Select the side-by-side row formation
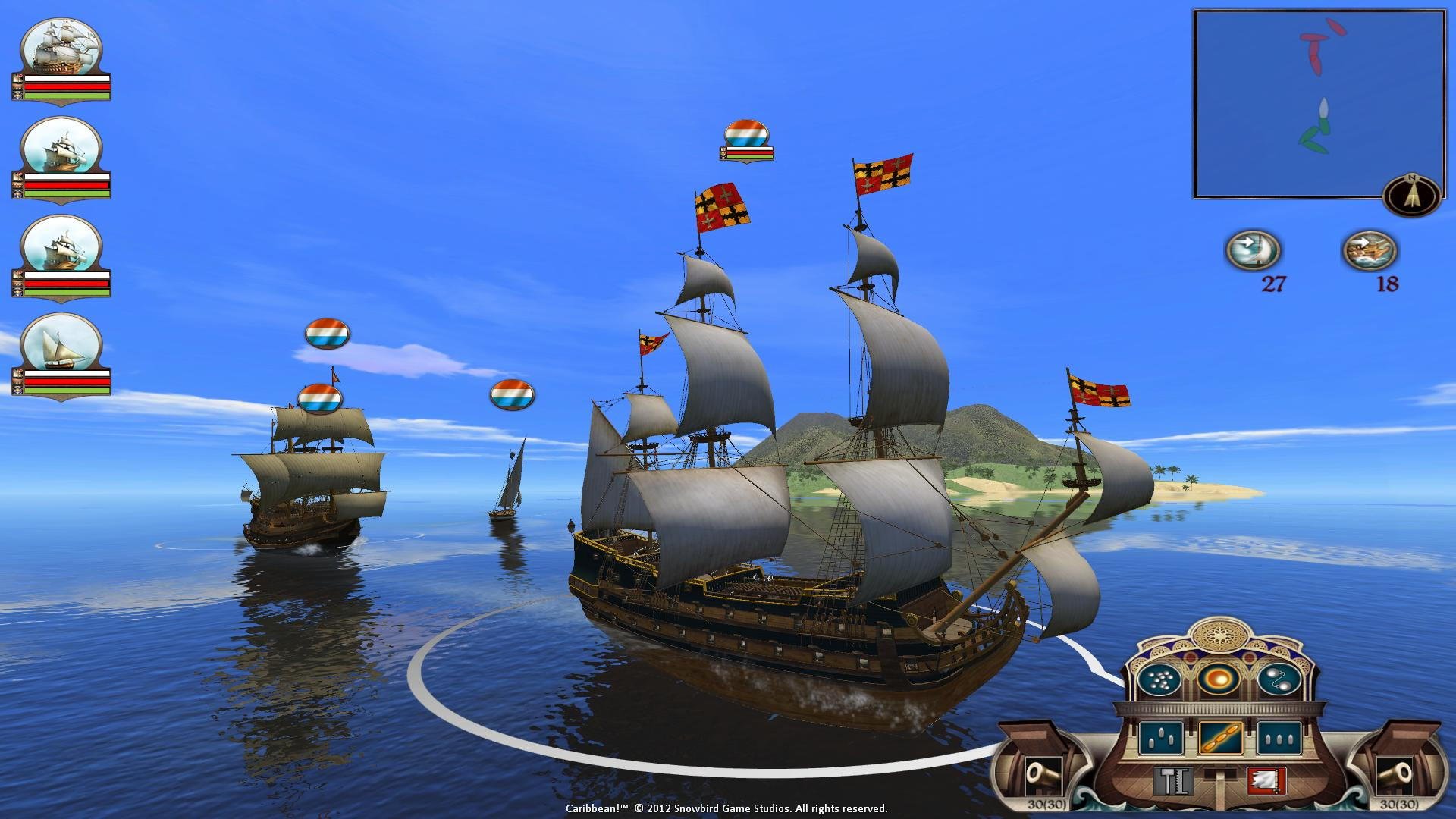Screen dimensions: 1456x819 click(1279, 737)
